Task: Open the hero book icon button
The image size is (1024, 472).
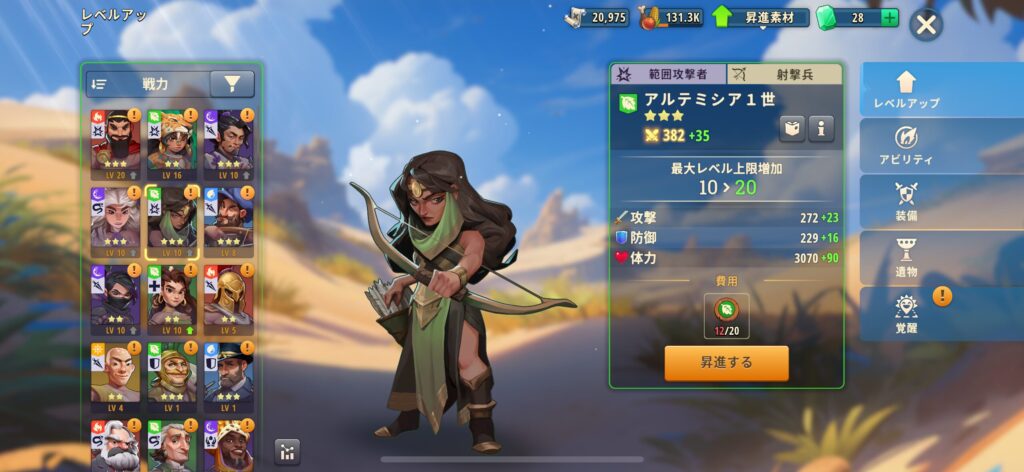Action: [793, 128]
